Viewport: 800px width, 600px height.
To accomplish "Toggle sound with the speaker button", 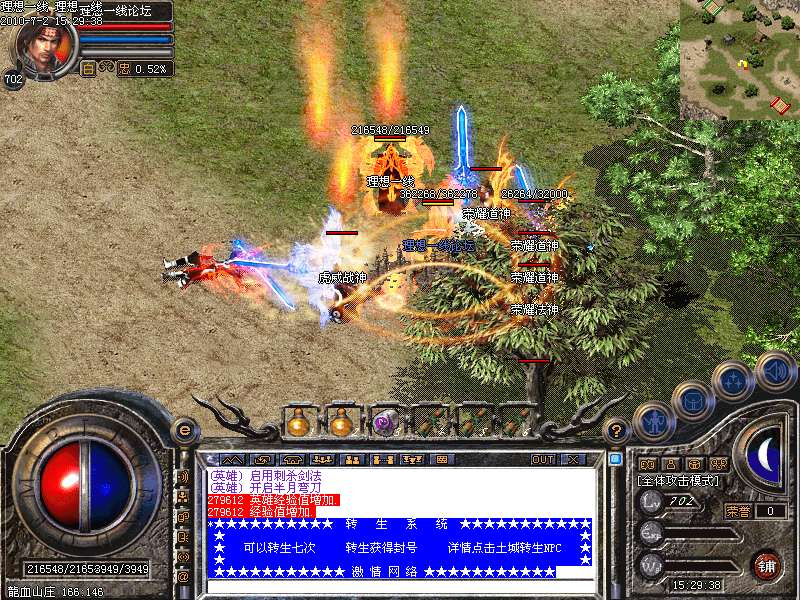I will click(776, 370).
